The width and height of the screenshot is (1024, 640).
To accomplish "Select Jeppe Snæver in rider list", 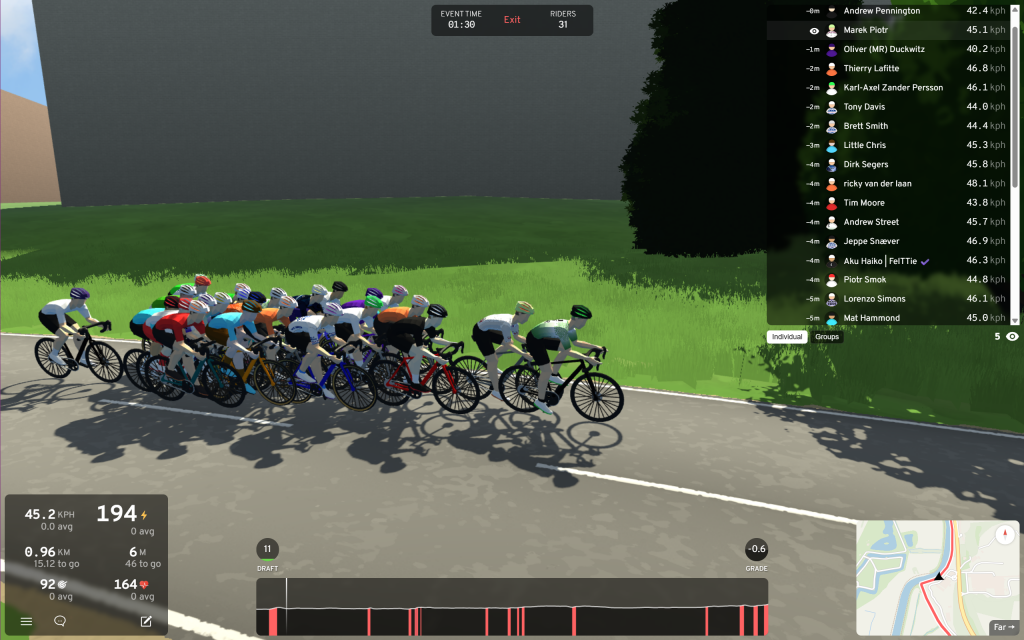I will point(871,242).
